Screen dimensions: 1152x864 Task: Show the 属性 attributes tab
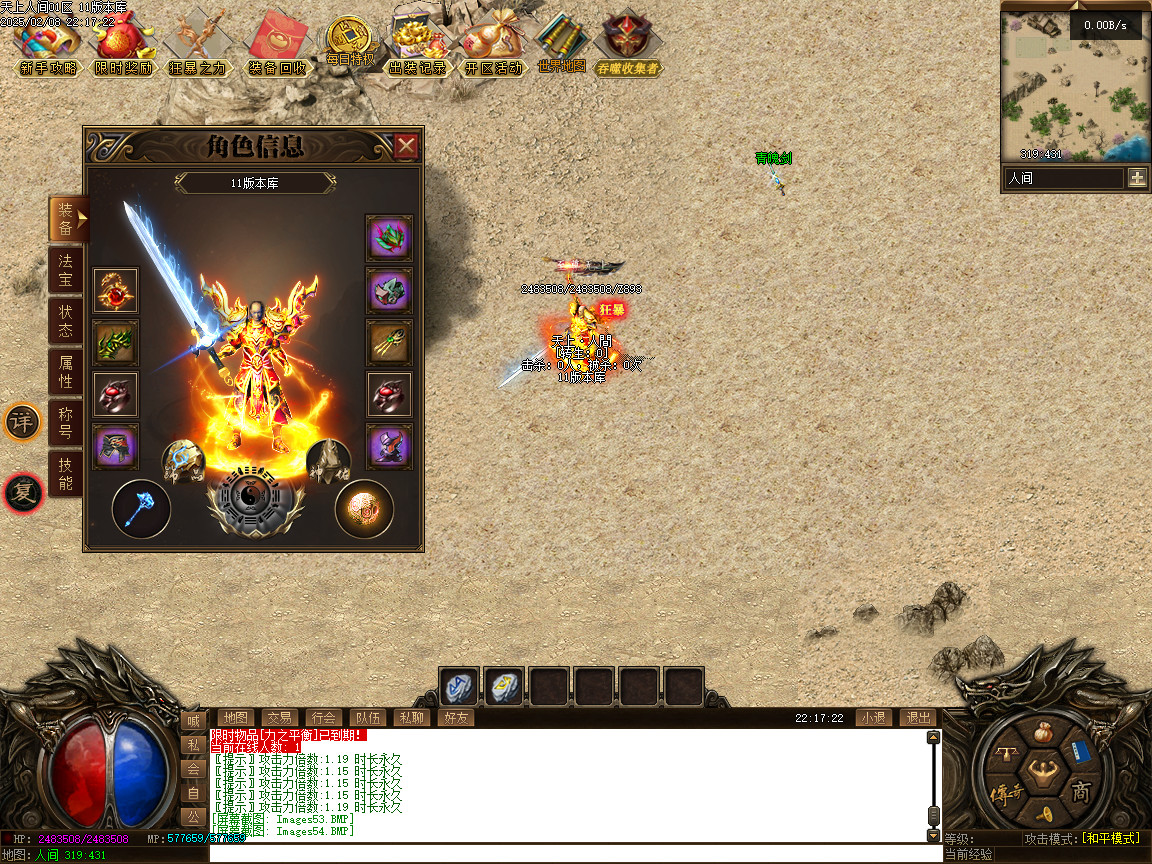pyautogui.click(x=65, y=372)
